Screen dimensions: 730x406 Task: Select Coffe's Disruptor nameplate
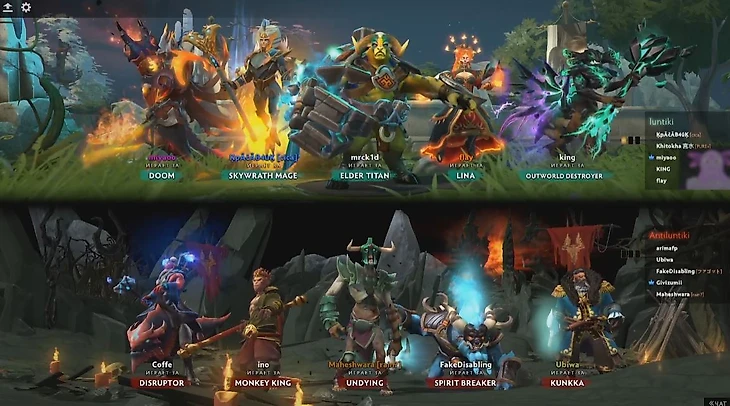pos(161,382)
